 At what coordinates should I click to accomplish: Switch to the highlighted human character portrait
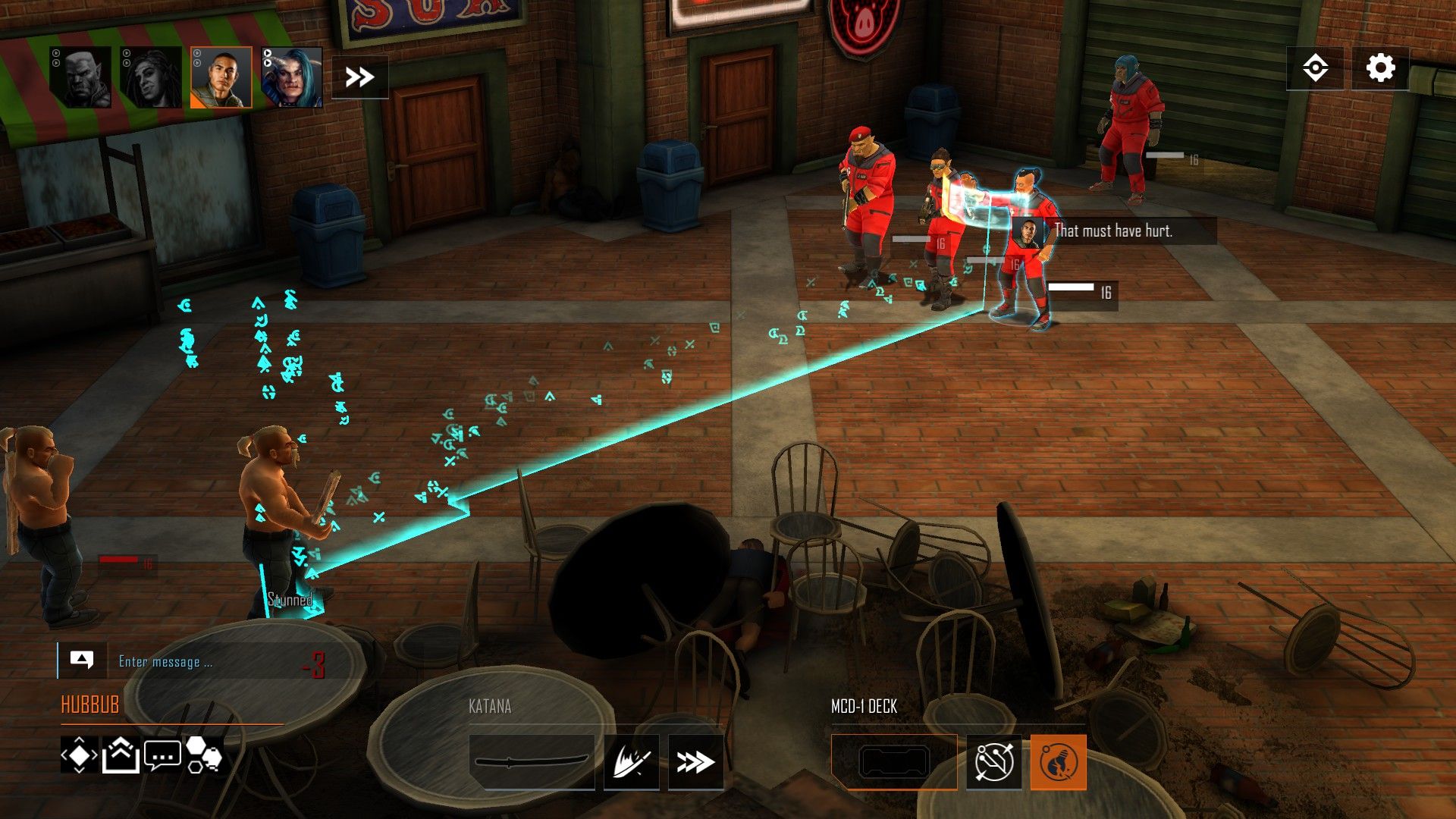222,76
